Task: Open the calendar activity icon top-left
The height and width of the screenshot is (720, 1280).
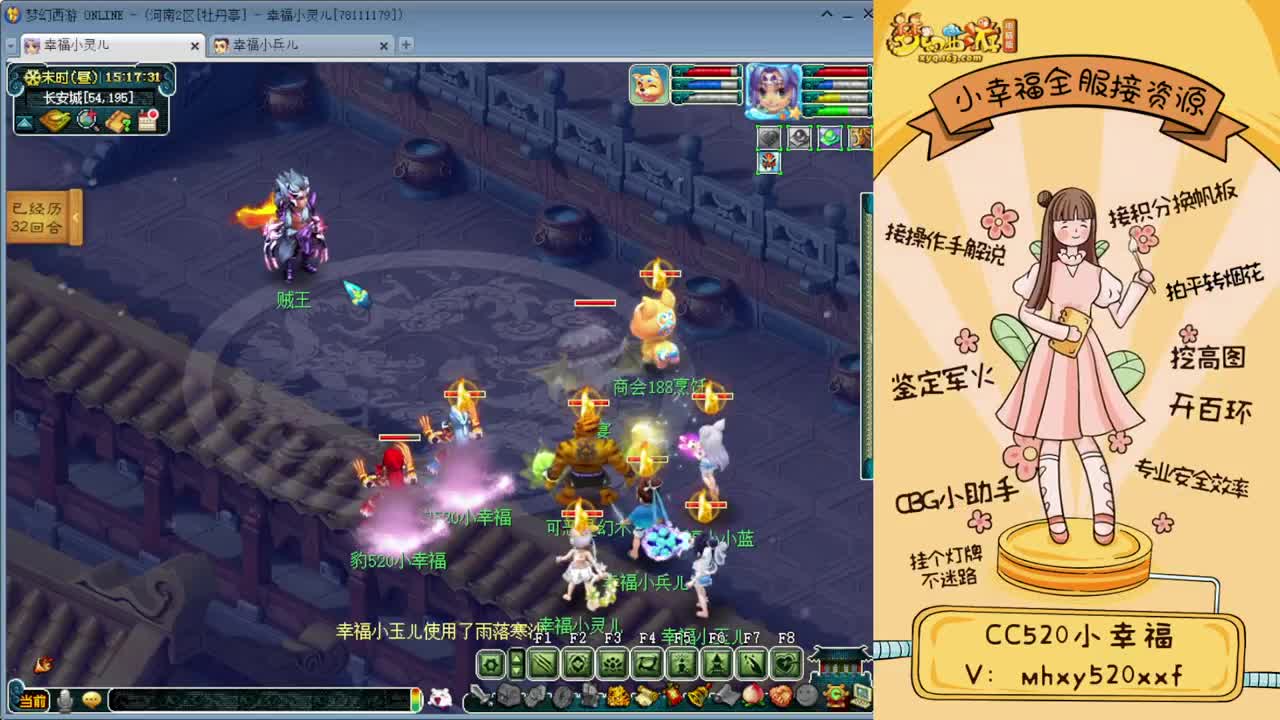Action: coord(148,120)
